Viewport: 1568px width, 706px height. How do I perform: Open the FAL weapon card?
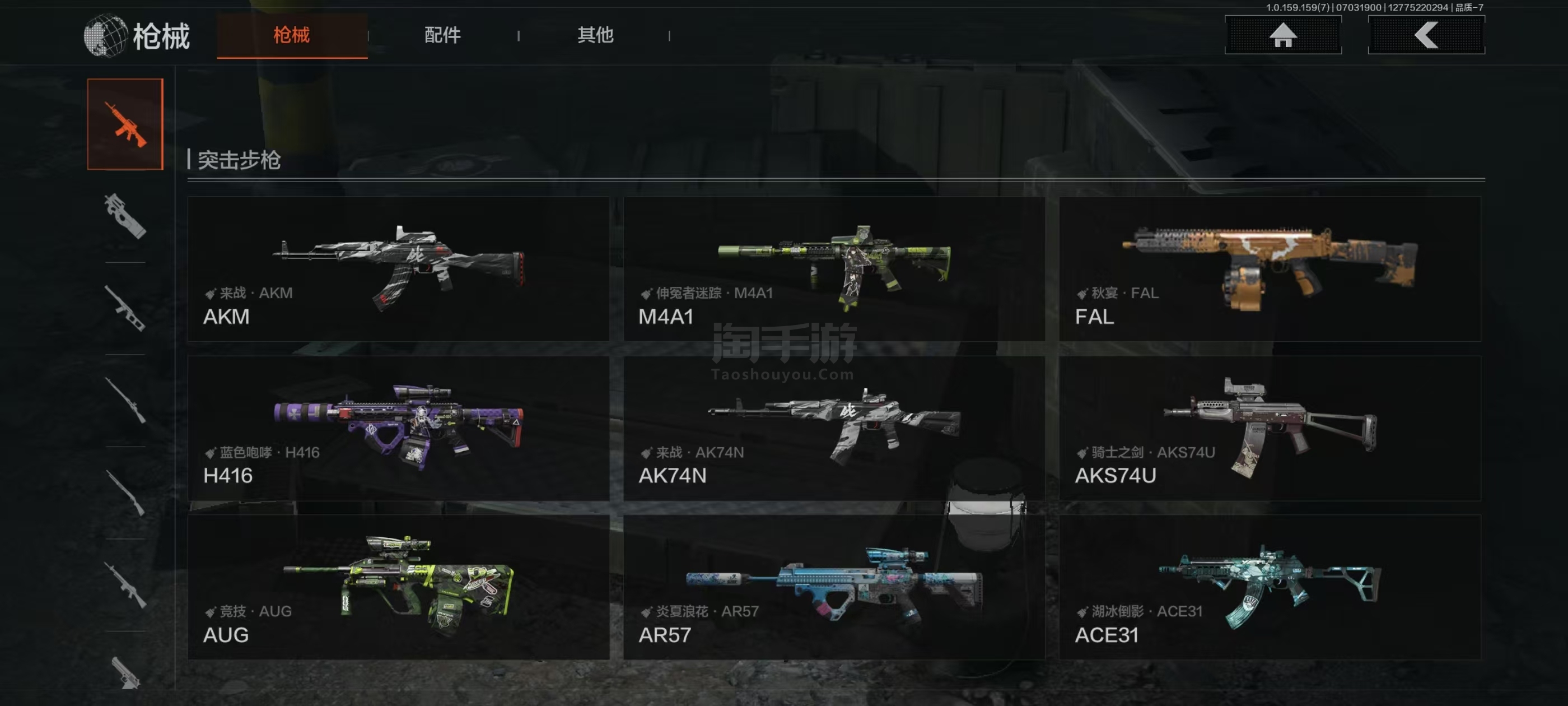click(1270, 268)
